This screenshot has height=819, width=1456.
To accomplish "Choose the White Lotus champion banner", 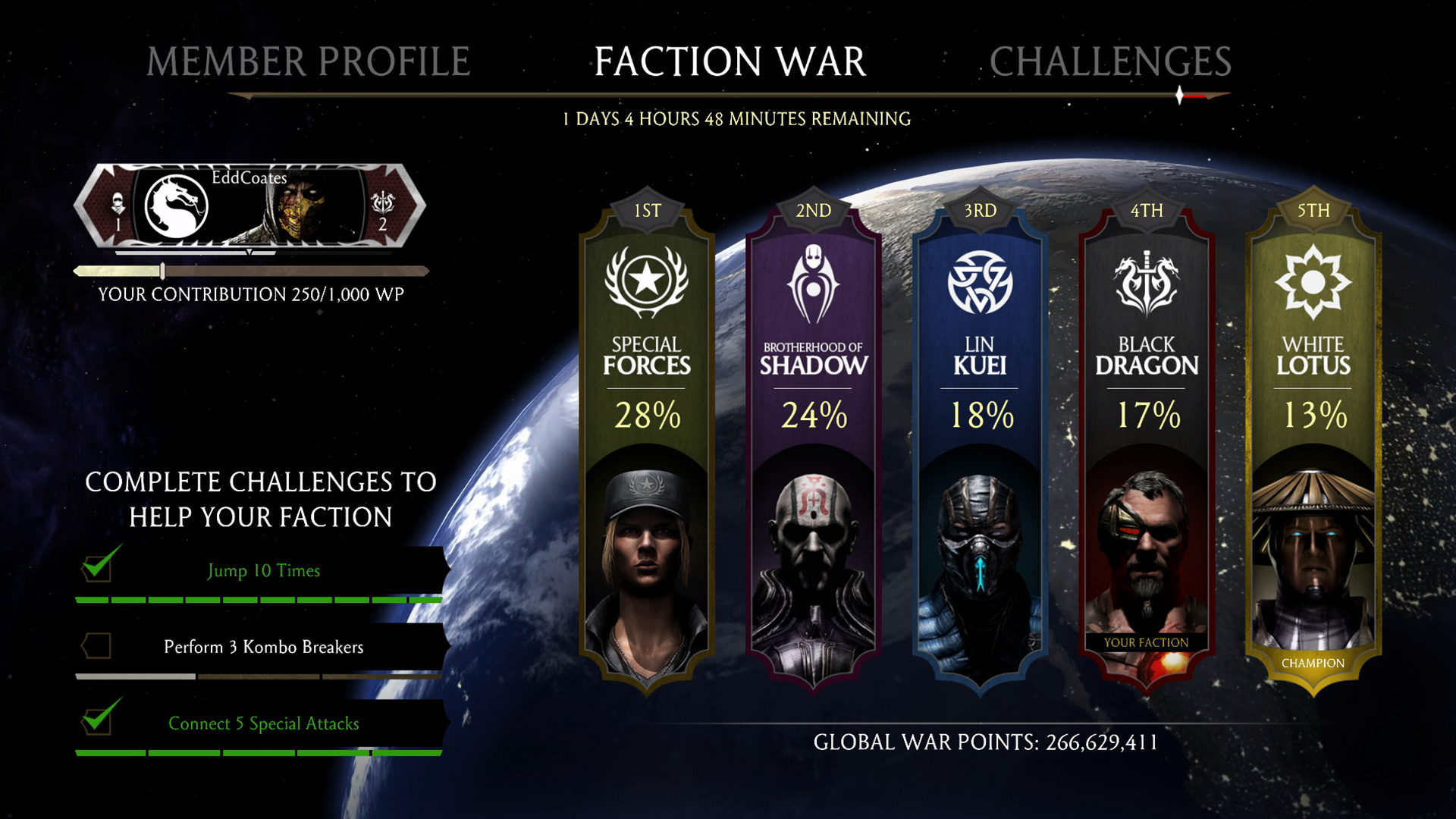I will tap(1313, 440).
